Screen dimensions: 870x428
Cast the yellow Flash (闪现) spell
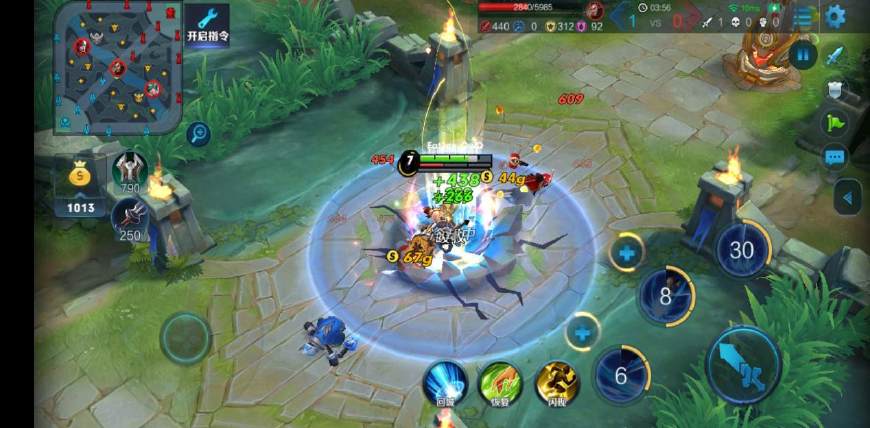coord(556,383)
